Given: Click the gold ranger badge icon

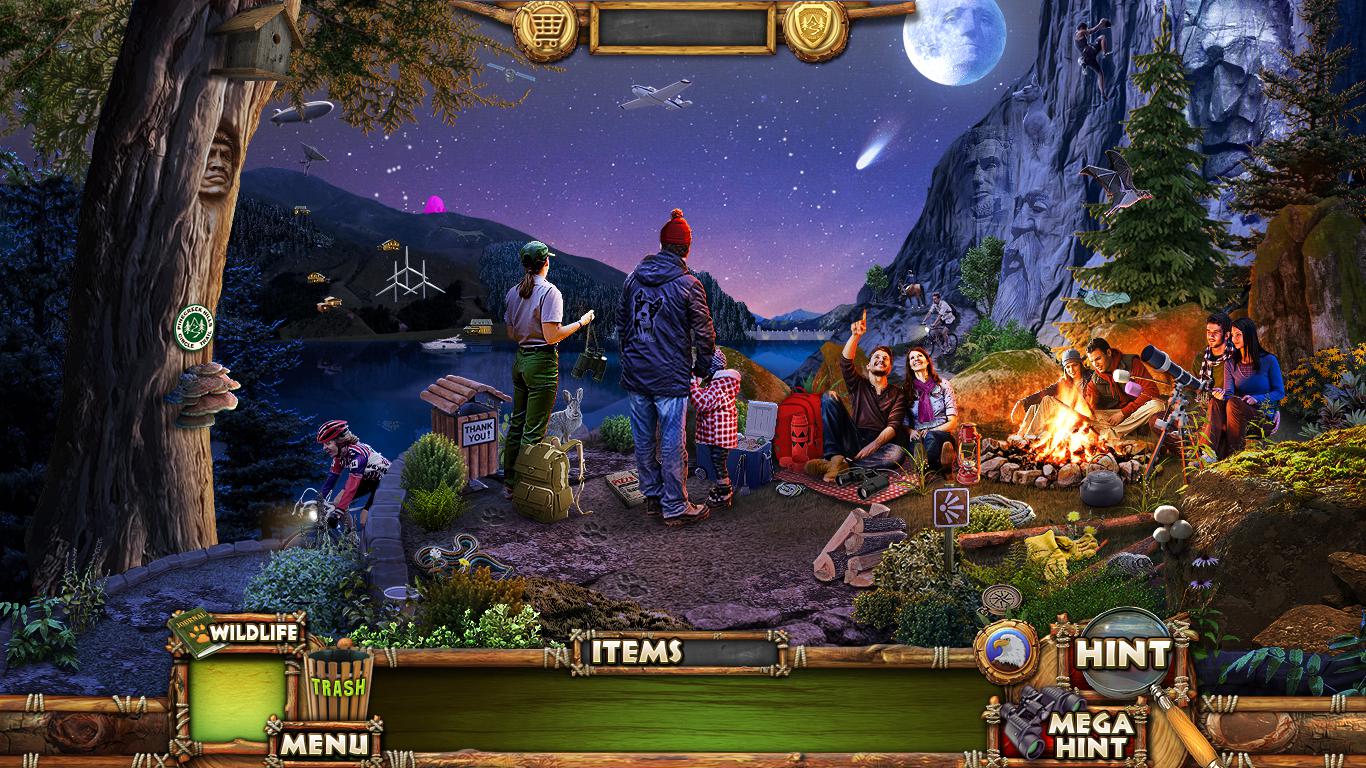Looking at the screenshot, I should pyautogui.click(x=815, y=28).
